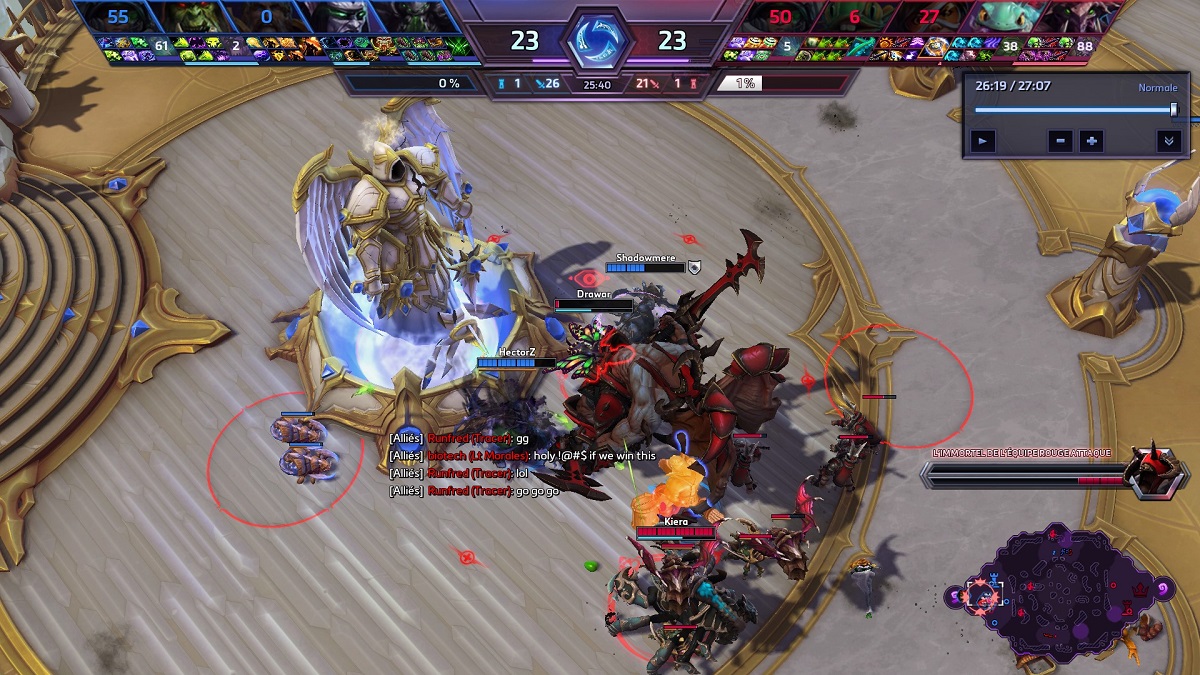This screenshot has width=1200, height=675.
Task: Click the replay timeline slider handle
Action: point(1174,109)
